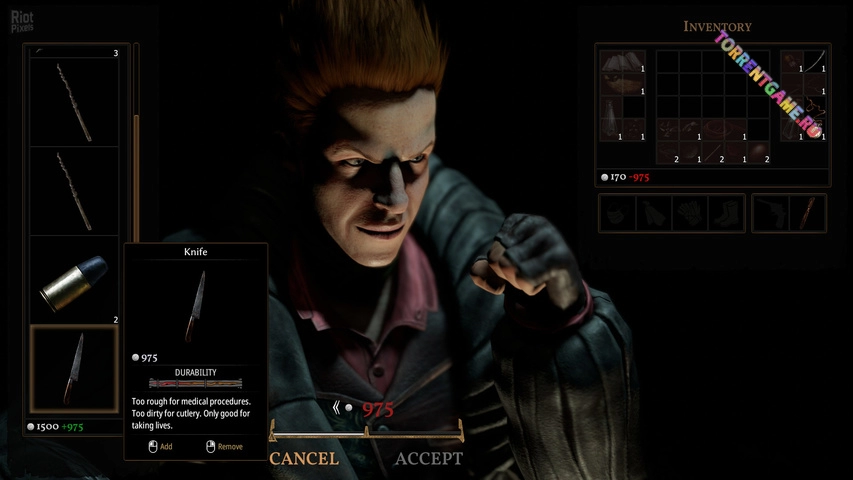Click the trader list scrollbar
The width and height of the screenshot is (853, 480).
pyautogui.click(x=136, y=150)
